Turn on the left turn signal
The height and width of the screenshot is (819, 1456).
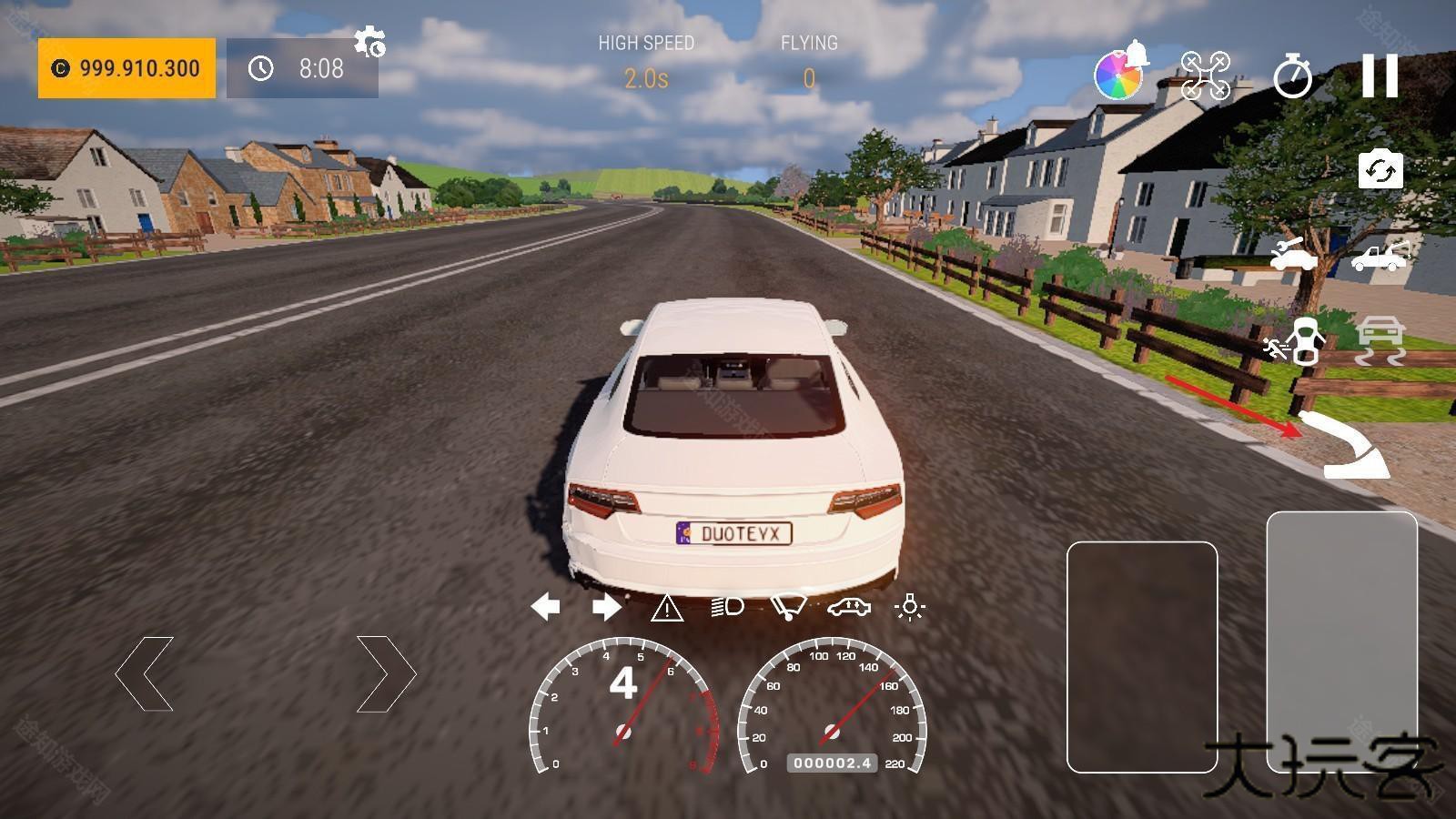[545, 606]
